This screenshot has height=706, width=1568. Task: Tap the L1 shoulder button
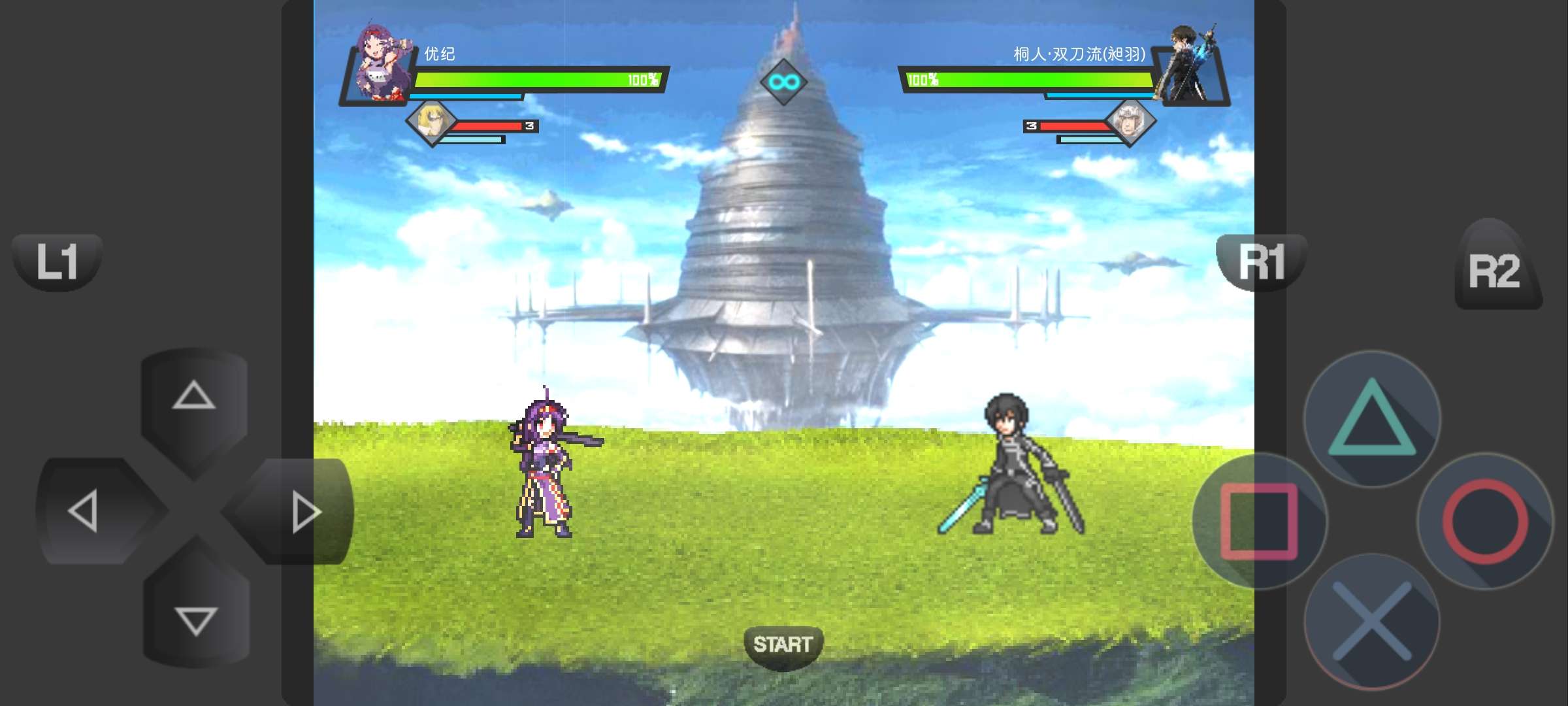click(57, 262)
